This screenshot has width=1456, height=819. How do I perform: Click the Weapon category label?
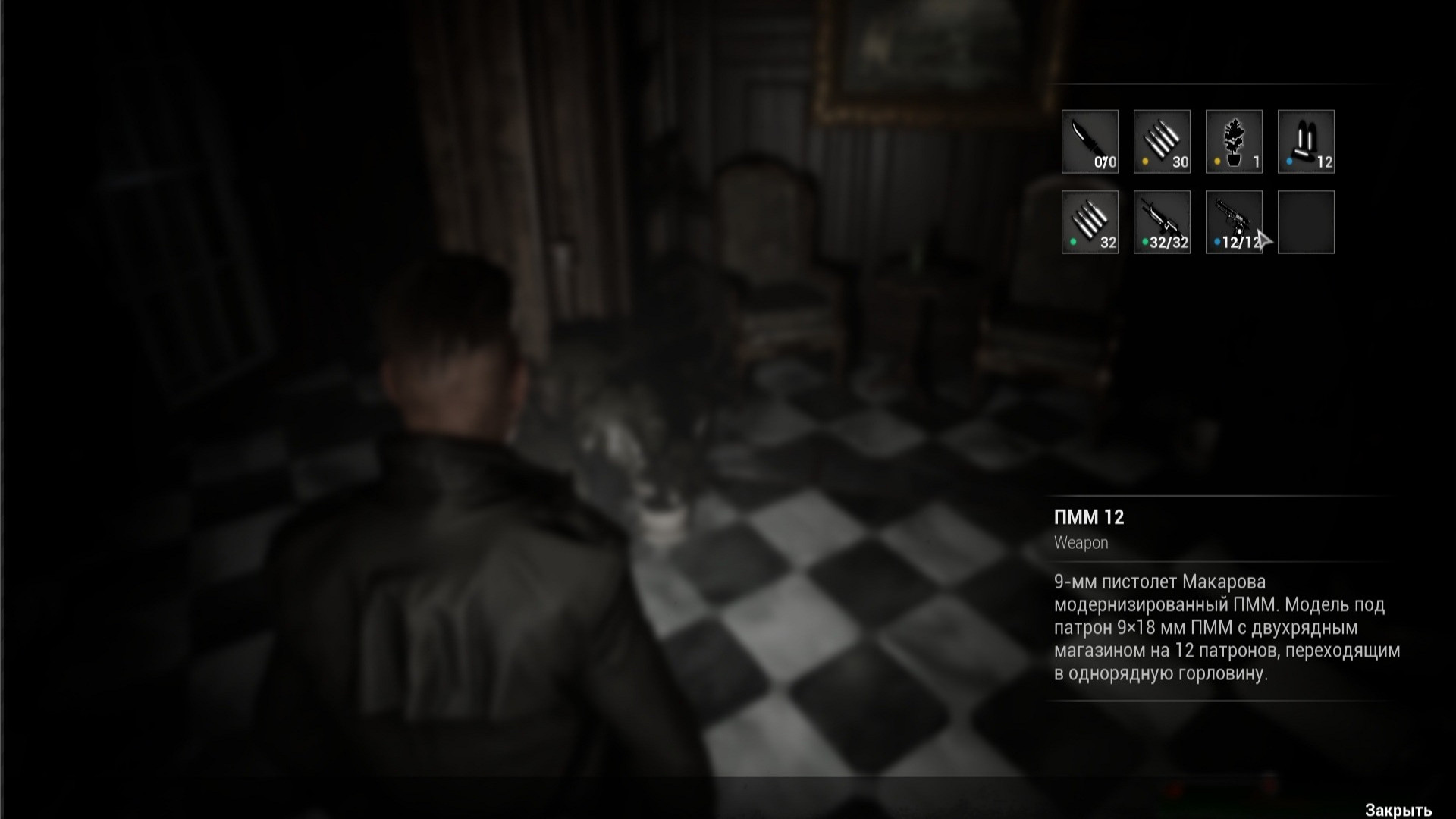tap(1080, 543)
